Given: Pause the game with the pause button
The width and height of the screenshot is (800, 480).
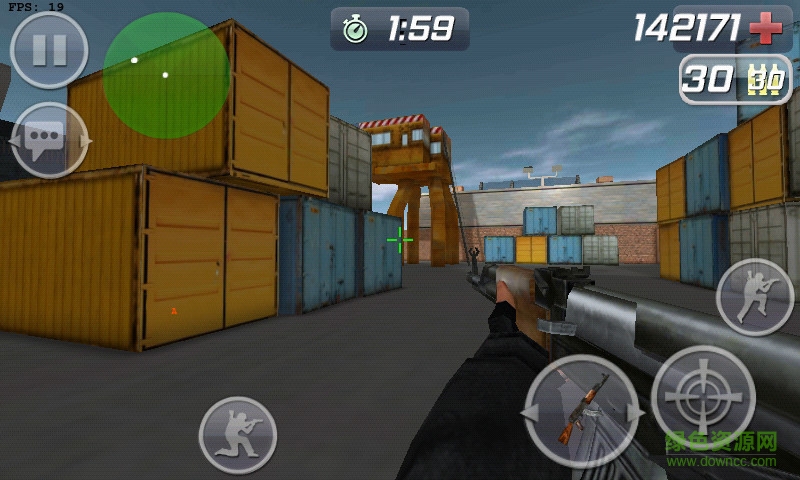Looking at the screenshot, I should 48,50.
